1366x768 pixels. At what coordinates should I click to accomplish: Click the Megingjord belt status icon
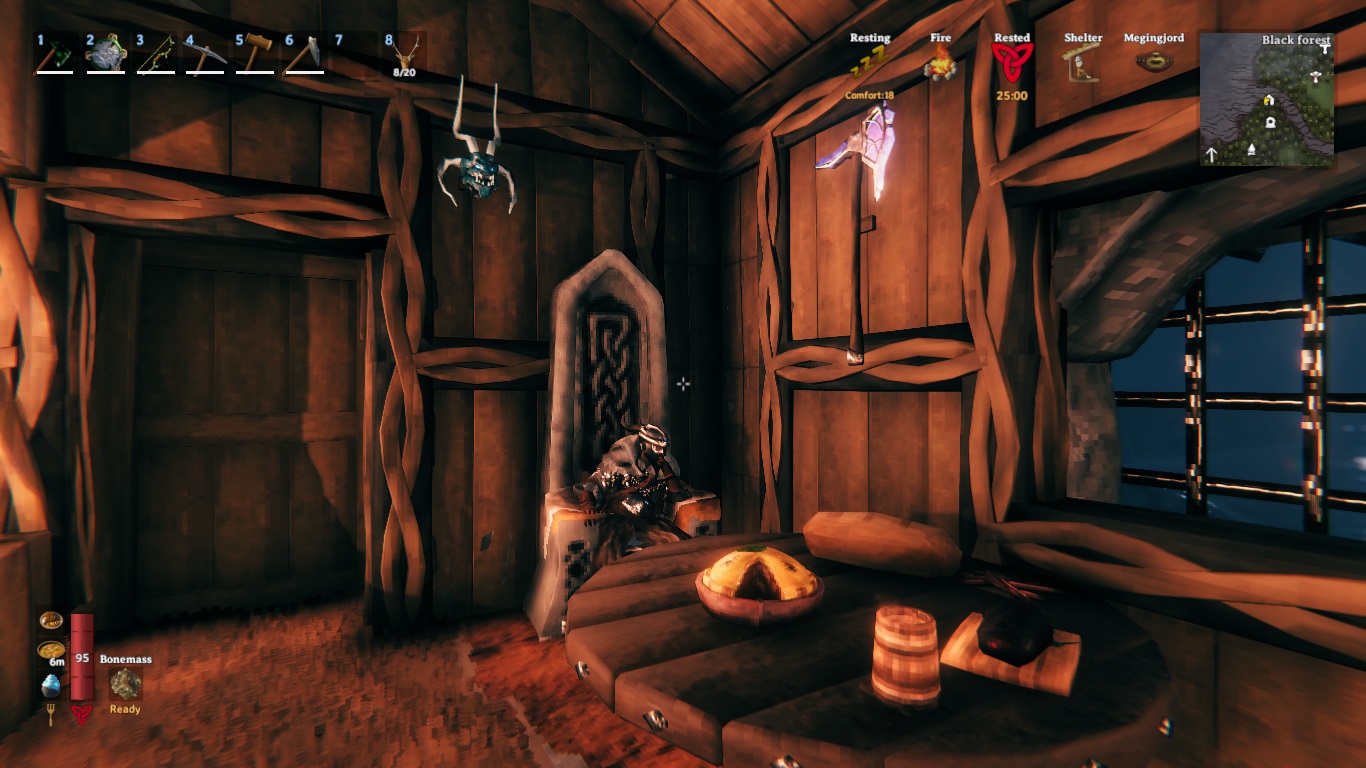1153,60
